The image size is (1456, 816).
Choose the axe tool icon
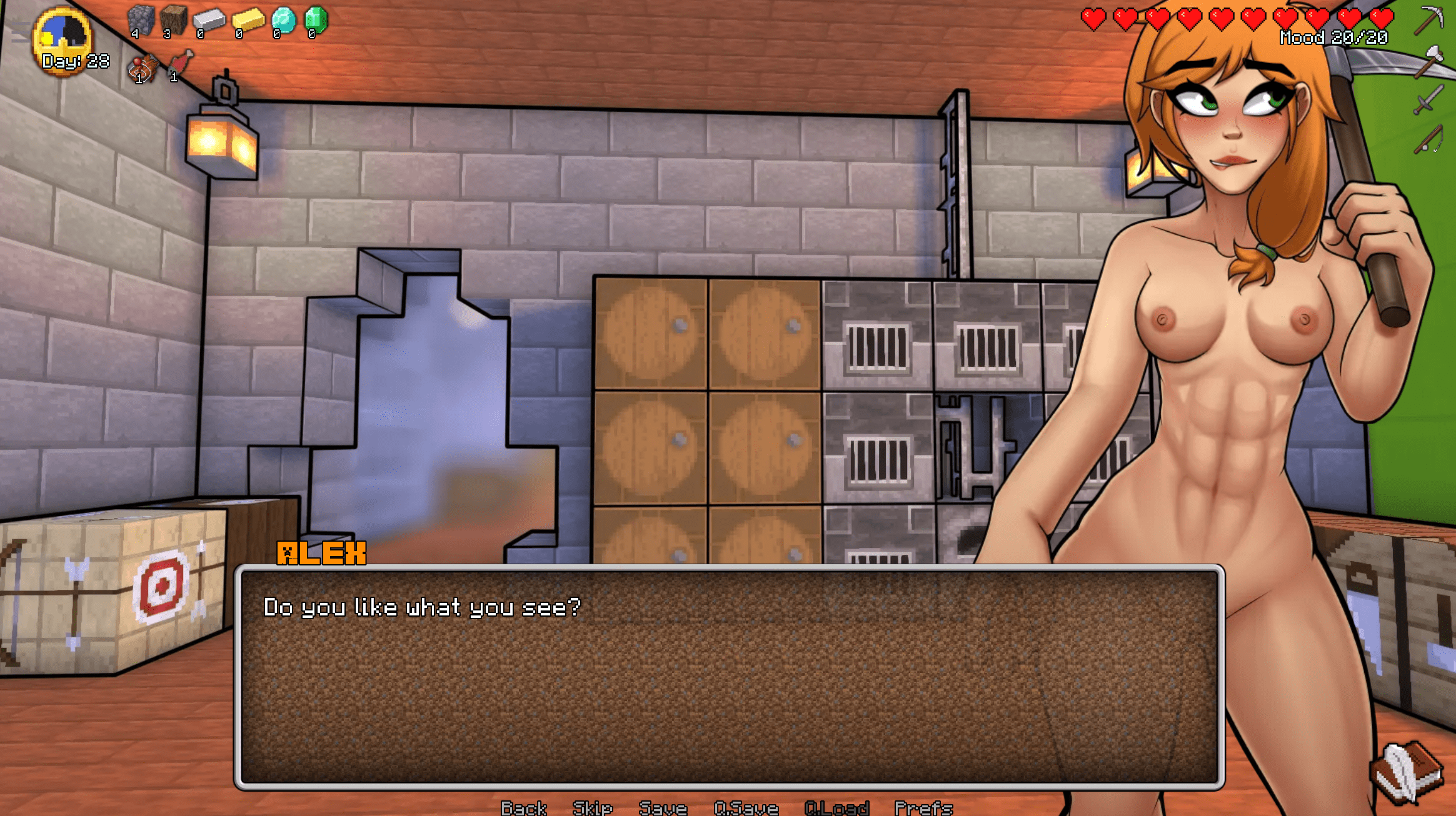[1429, 61]
